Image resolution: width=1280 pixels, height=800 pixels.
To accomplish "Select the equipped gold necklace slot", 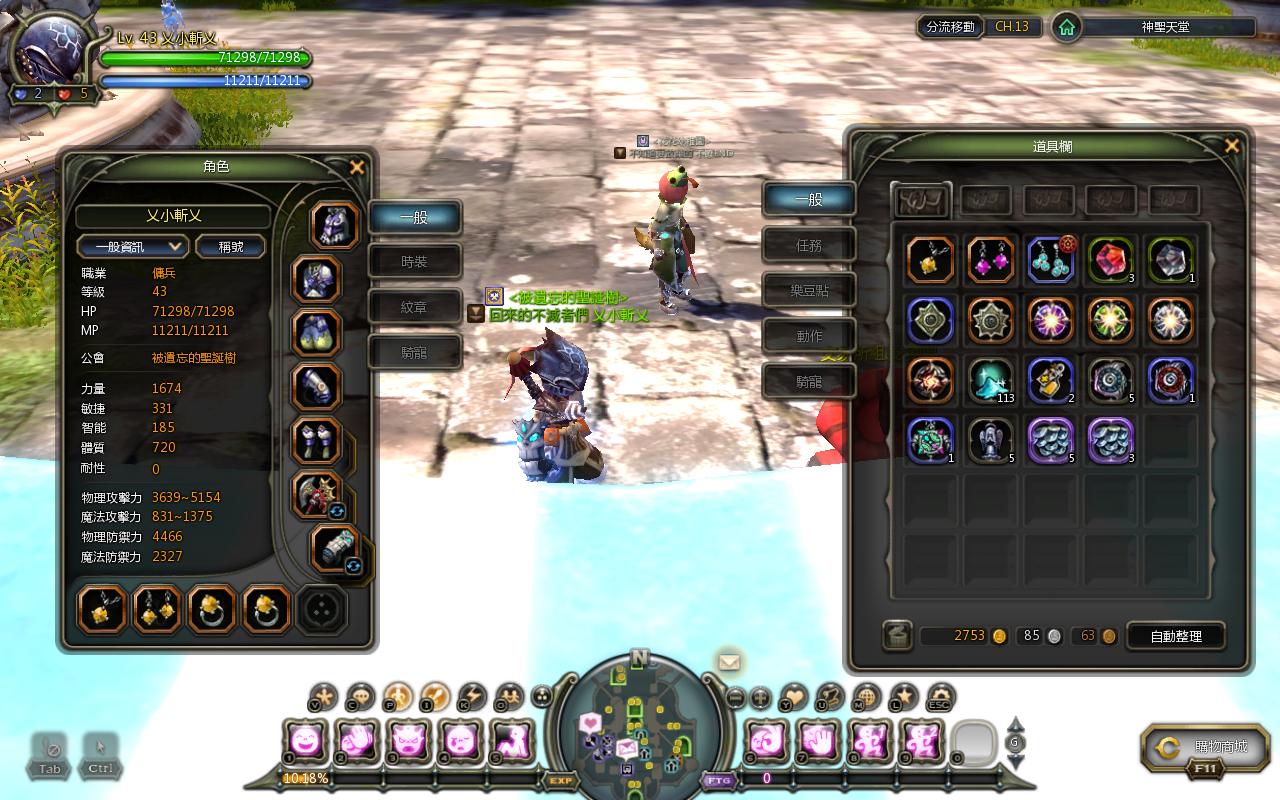I will (x=102, y=609).
